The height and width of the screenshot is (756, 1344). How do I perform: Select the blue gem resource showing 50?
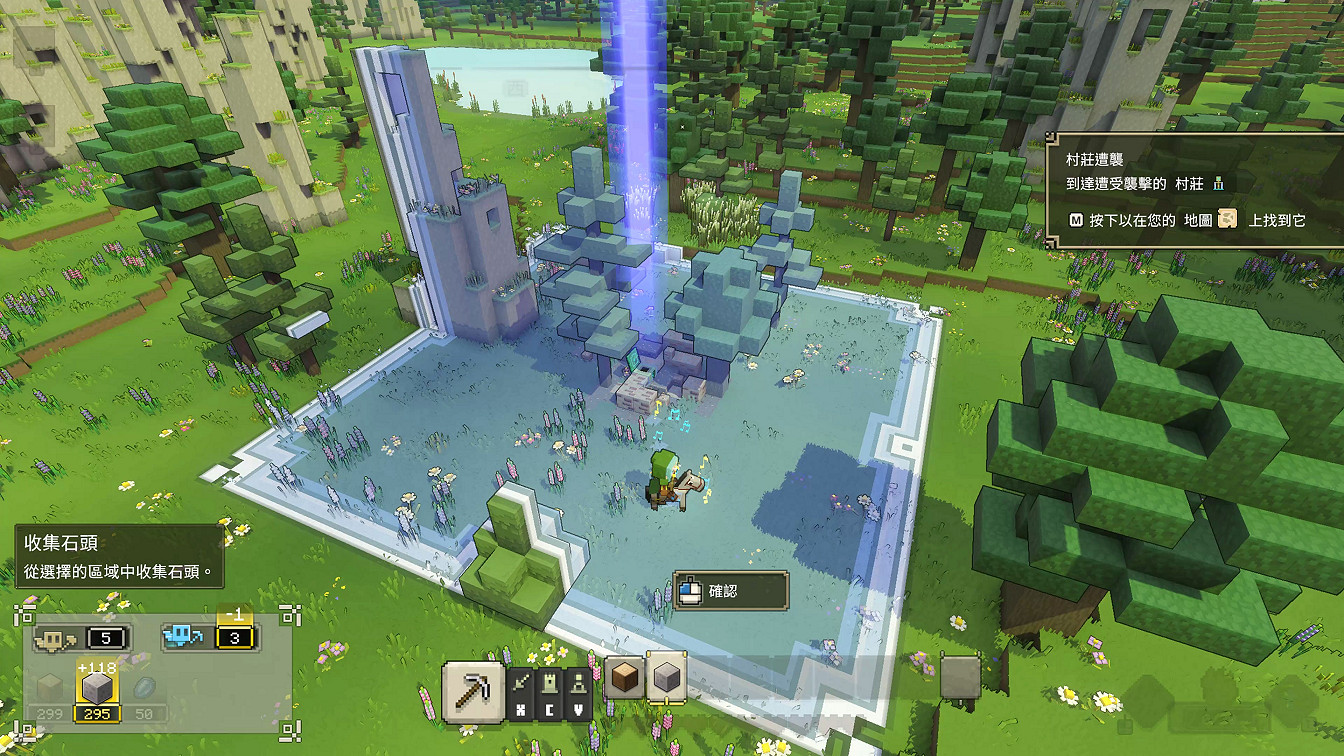click(x=146, y=689)
